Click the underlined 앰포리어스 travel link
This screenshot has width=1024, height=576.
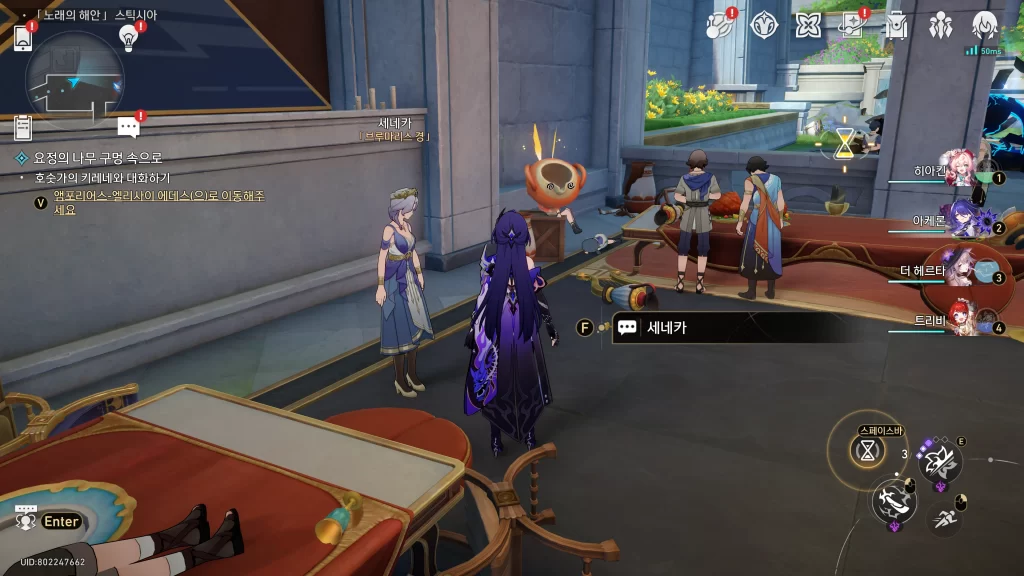coord(158,196)
